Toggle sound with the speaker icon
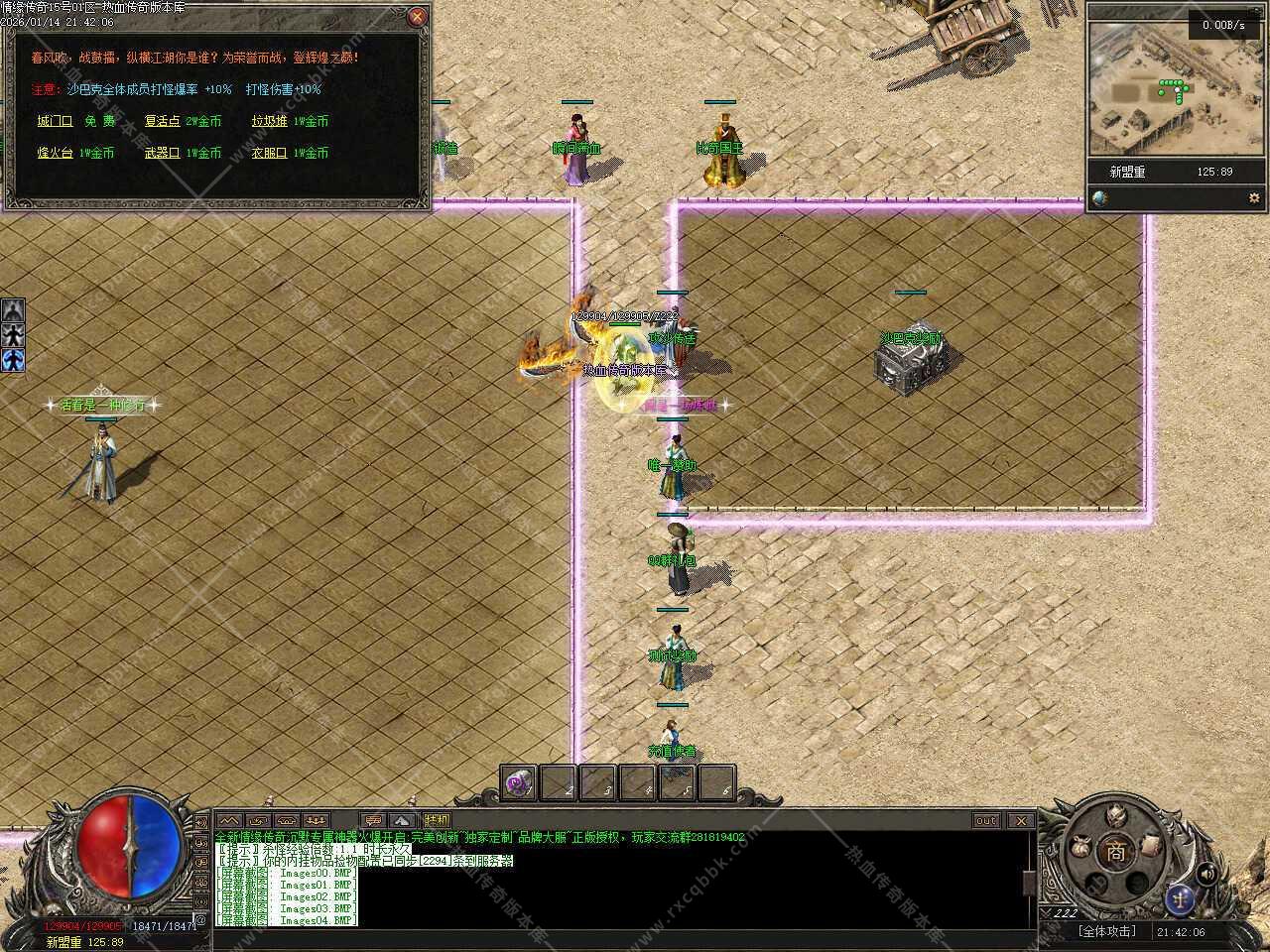This screenshot has height=952, width=1270. pyautogui.click(x=1207, y=873)
